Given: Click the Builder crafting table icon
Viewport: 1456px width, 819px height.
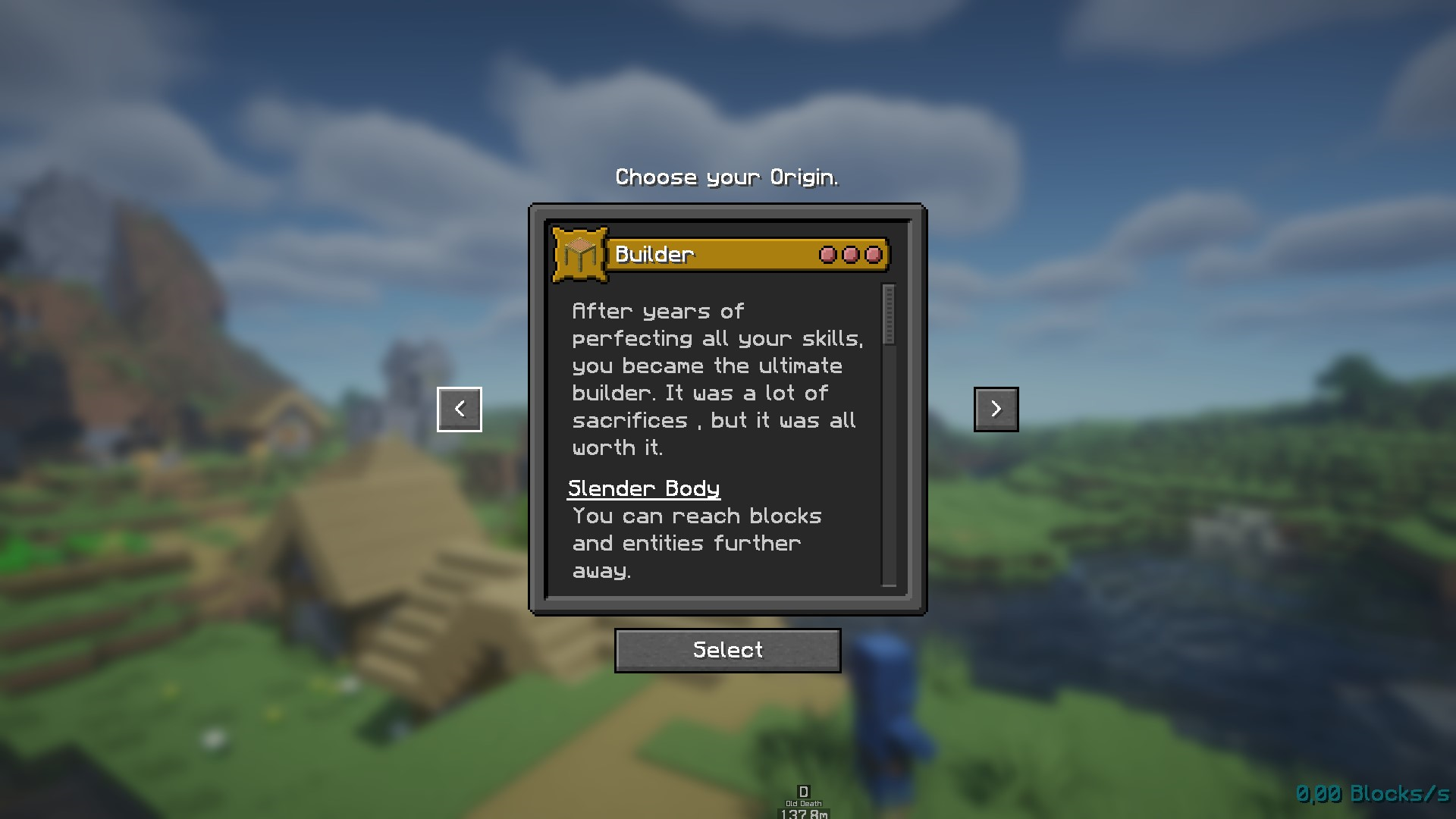Looking at the screenshot, I should (580, 255).
